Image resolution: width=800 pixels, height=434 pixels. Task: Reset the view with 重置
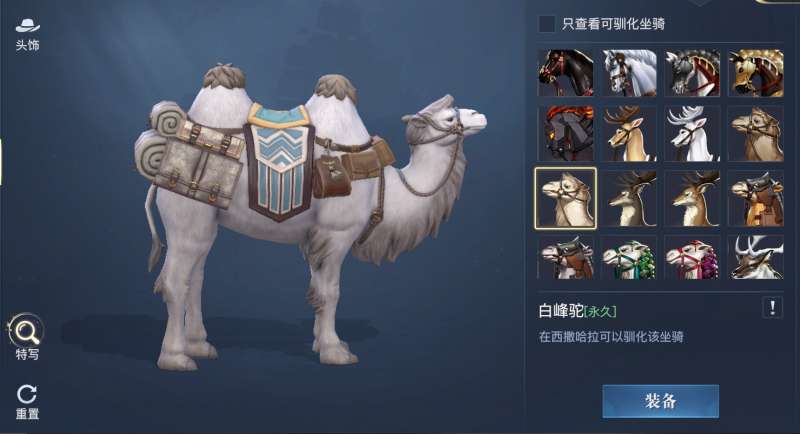coord(27,399)
